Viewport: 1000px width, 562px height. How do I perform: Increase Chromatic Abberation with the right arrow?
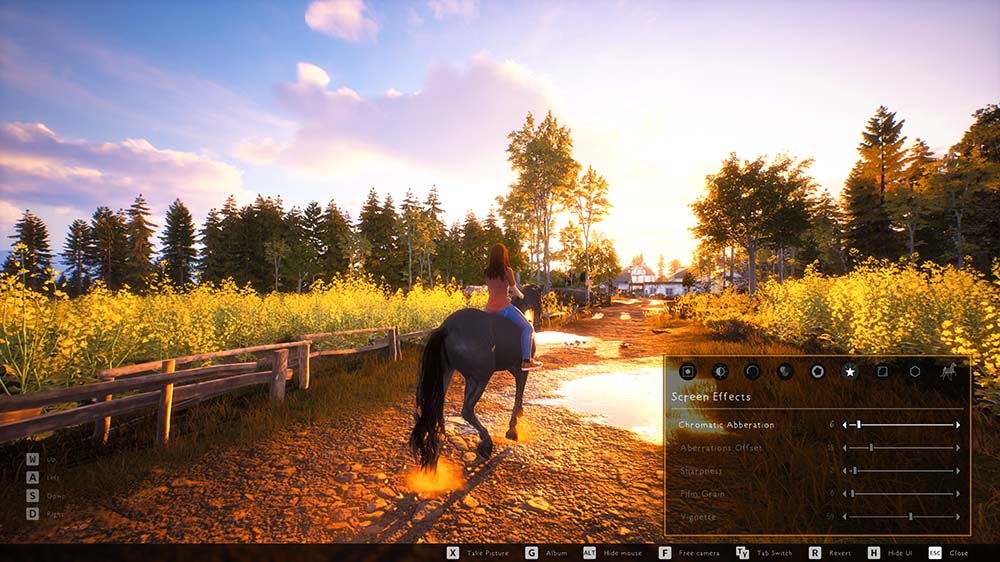pyautogui.click(x=958, y=425)
